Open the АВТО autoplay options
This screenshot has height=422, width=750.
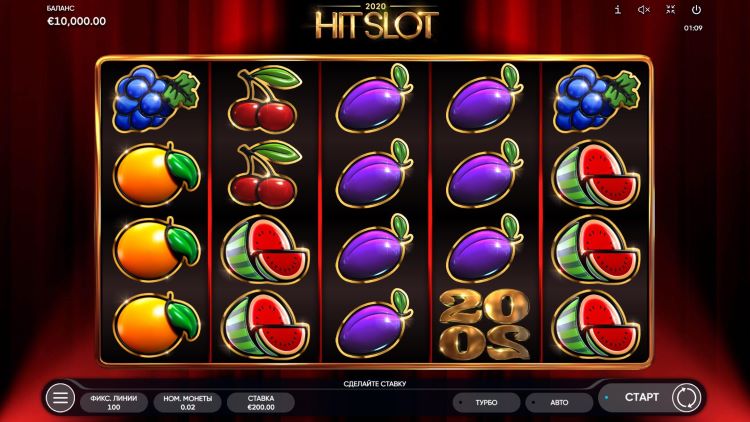[558, 402]
